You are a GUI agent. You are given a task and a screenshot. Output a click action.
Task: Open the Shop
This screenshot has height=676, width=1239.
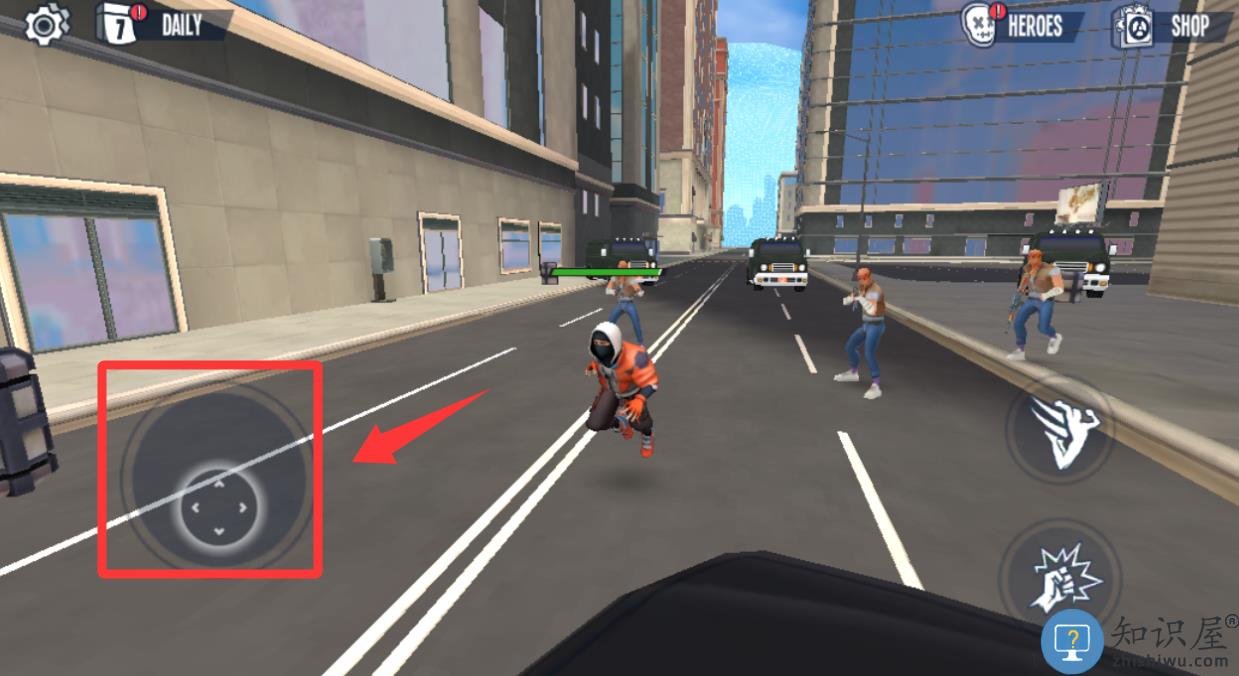click(1172, 26)
